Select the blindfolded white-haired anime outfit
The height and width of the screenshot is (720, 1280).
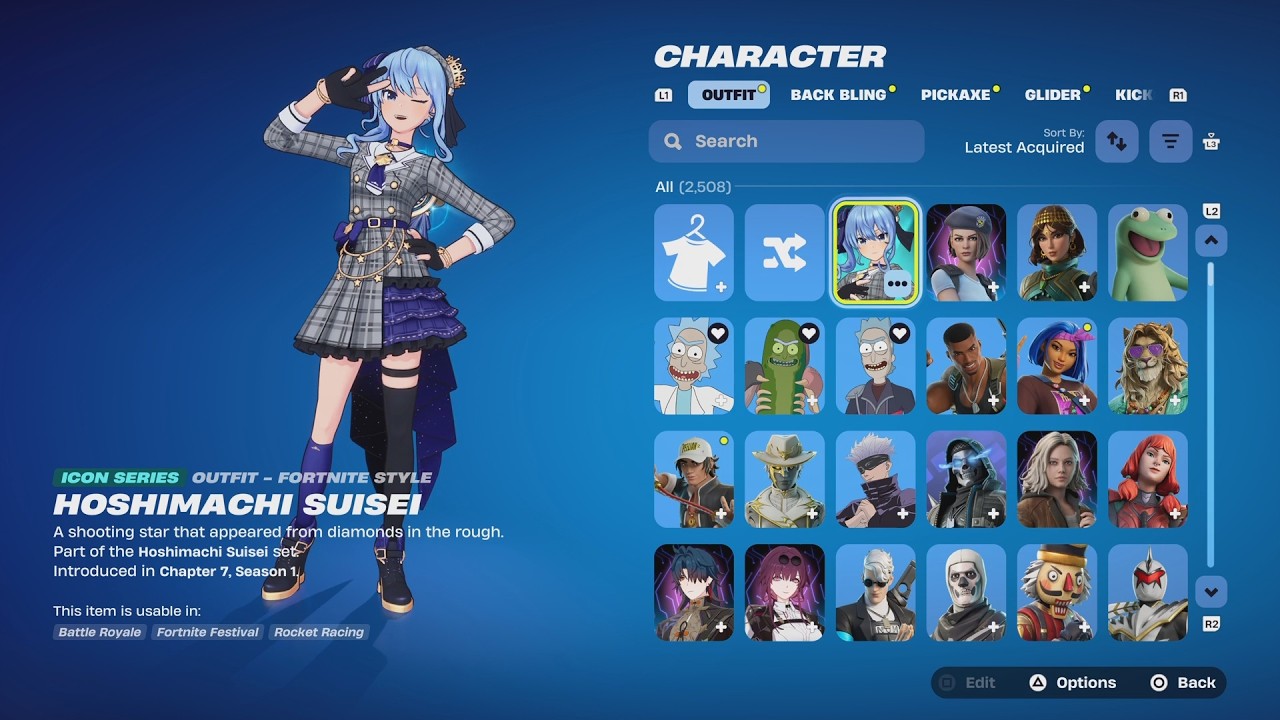[x=875, y=479]
